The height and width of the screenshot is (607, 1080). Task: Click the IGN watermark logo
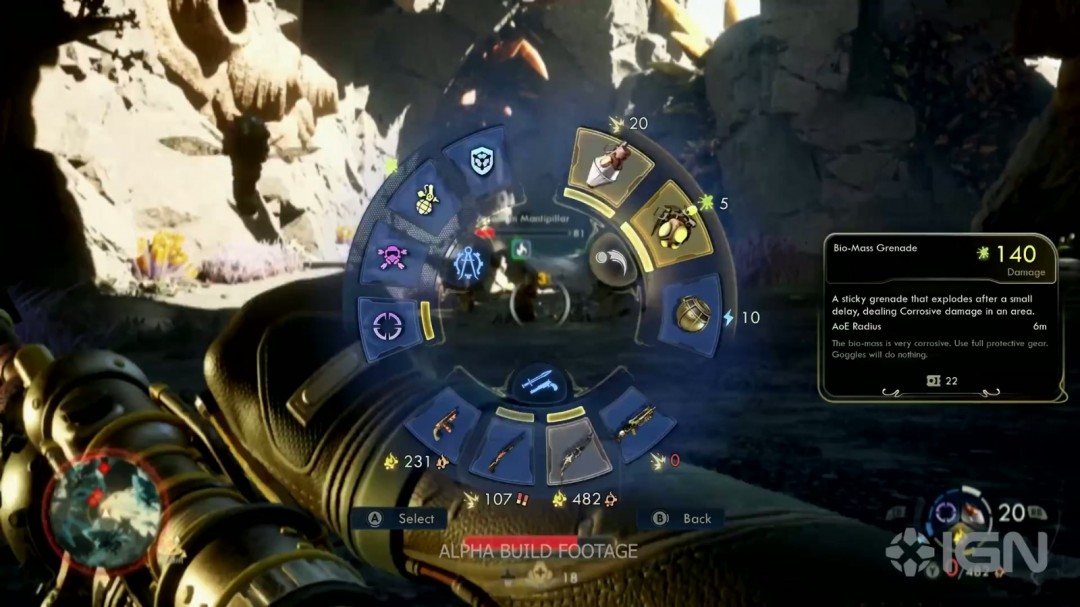point(965,550)
